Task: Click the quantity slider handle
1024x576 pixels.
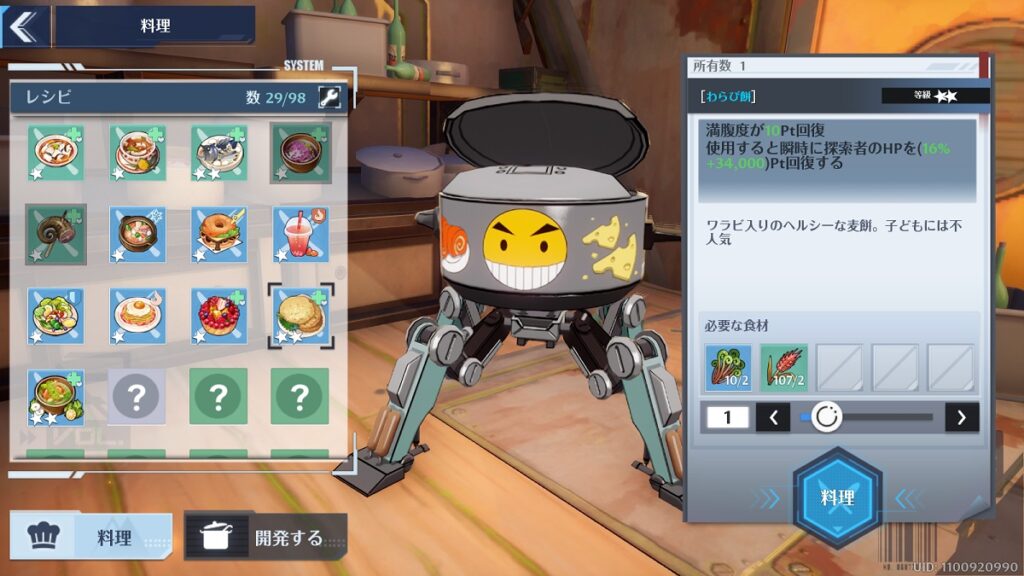Action: pos(826,417)
